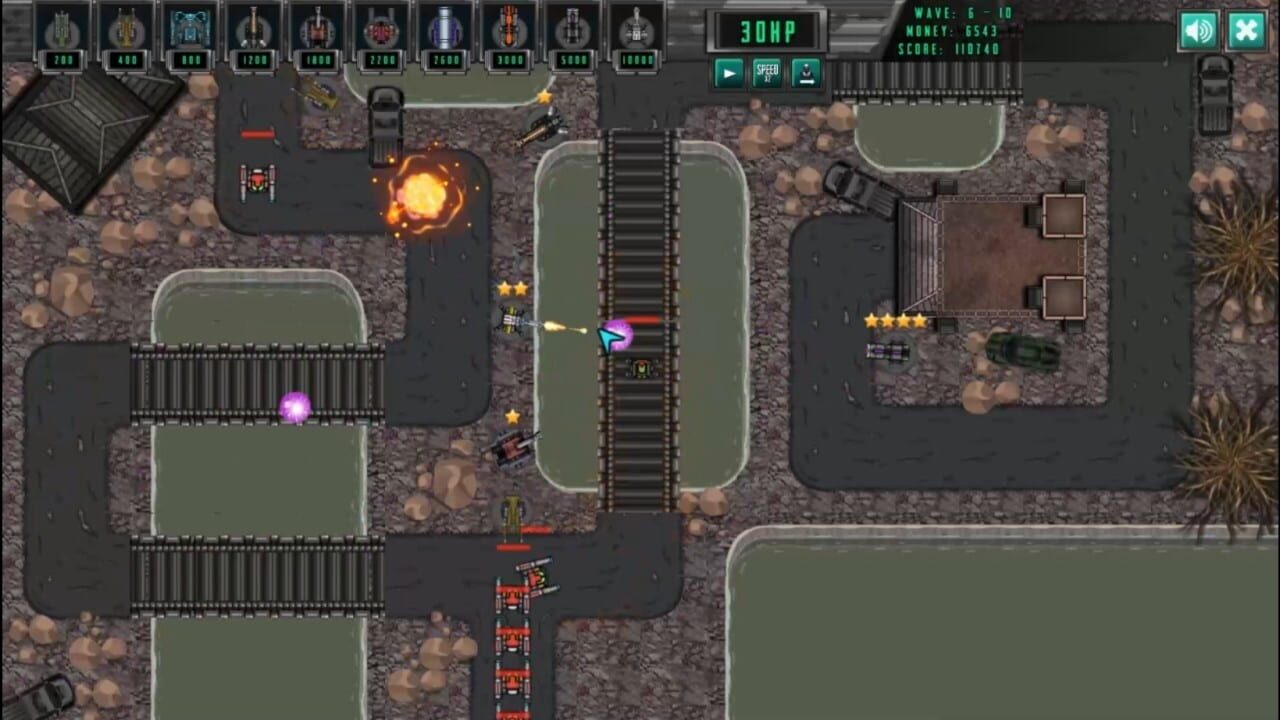Image resolution: width=1280 pixels, height=720 pixels.
Task: Select the 1200-cost heavy cannon tower
Action: (253, 31)
